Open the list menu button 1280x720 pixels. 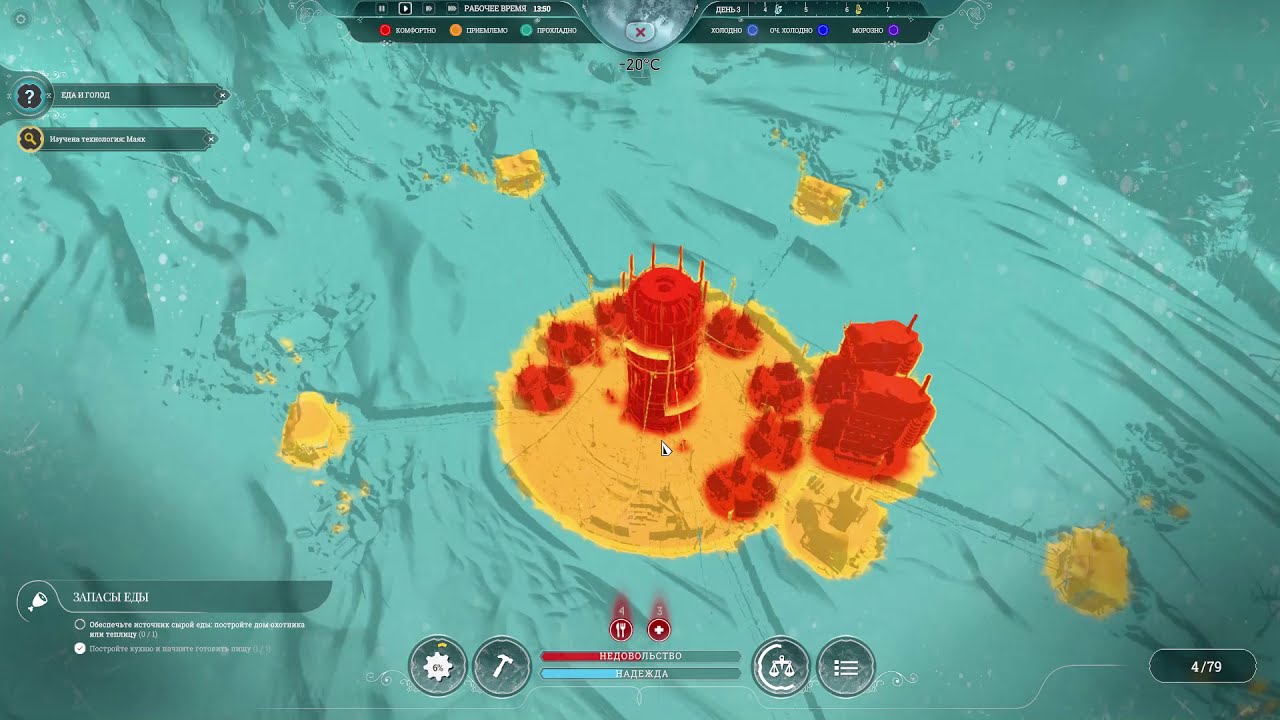click(x=846, y=666)
